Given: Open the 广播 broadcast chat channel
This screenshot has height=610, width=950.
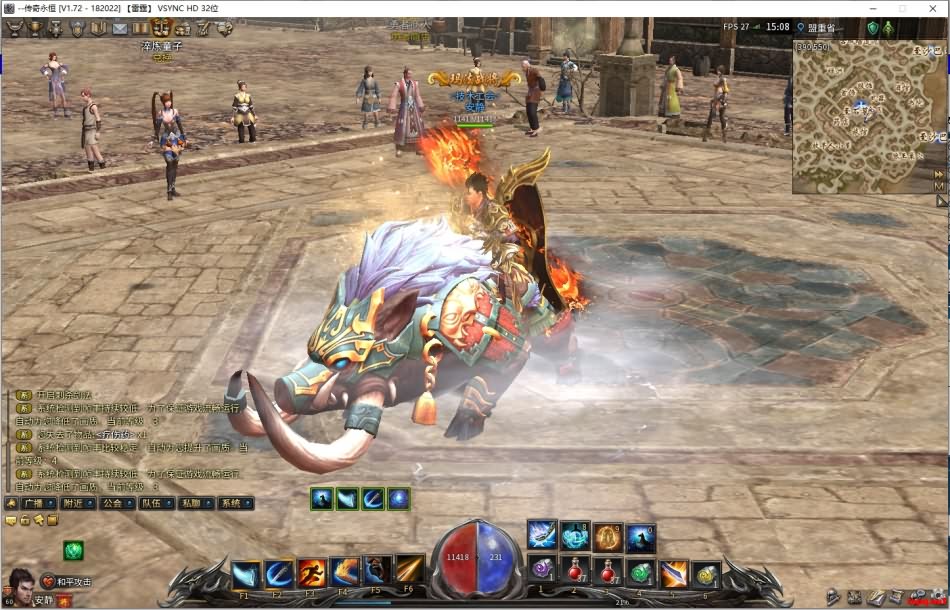Looking at the screenshot, I should (31, 503).
